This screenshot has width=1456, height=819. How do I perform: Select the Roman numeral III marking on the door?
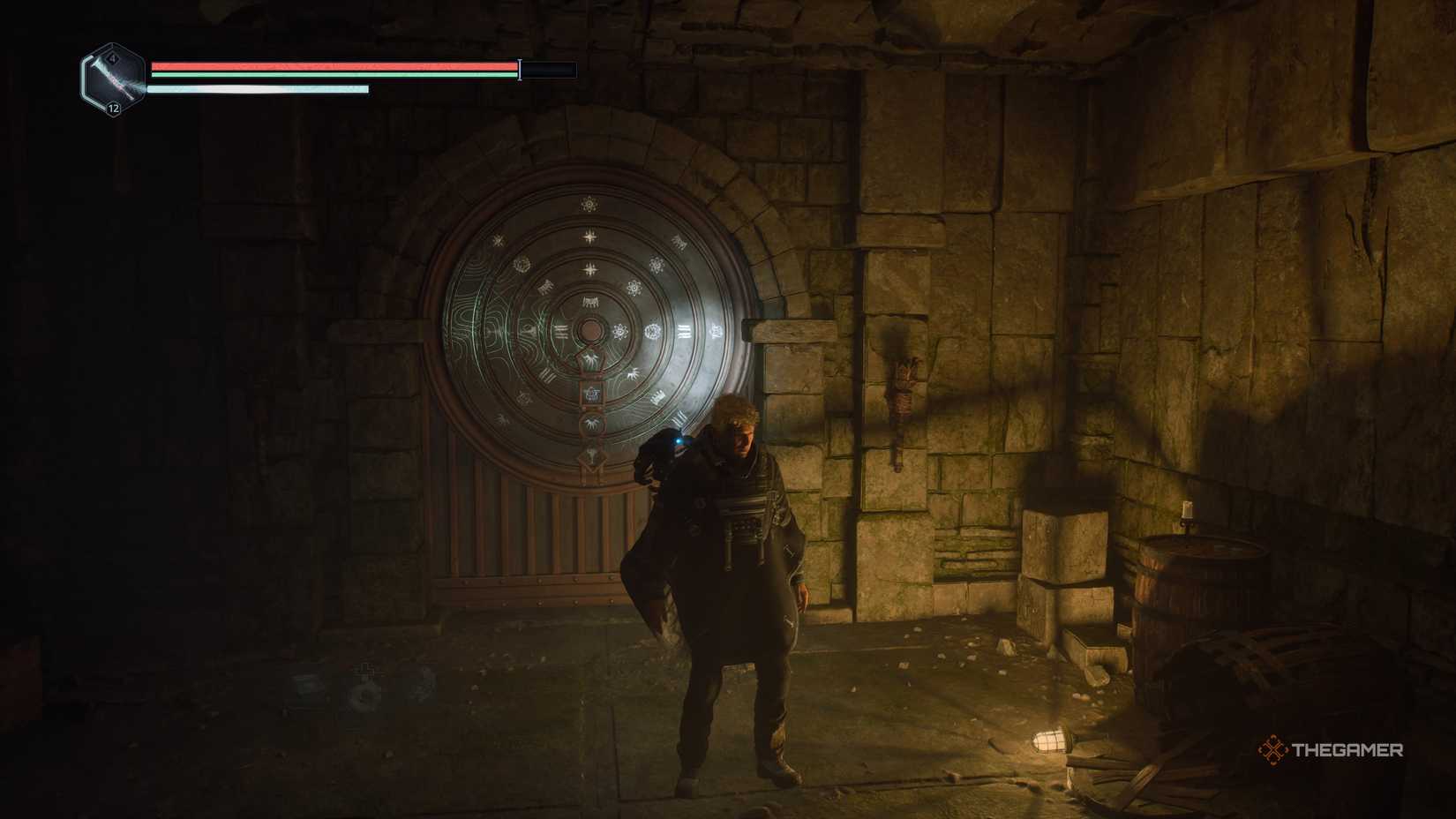coord(683,332)
